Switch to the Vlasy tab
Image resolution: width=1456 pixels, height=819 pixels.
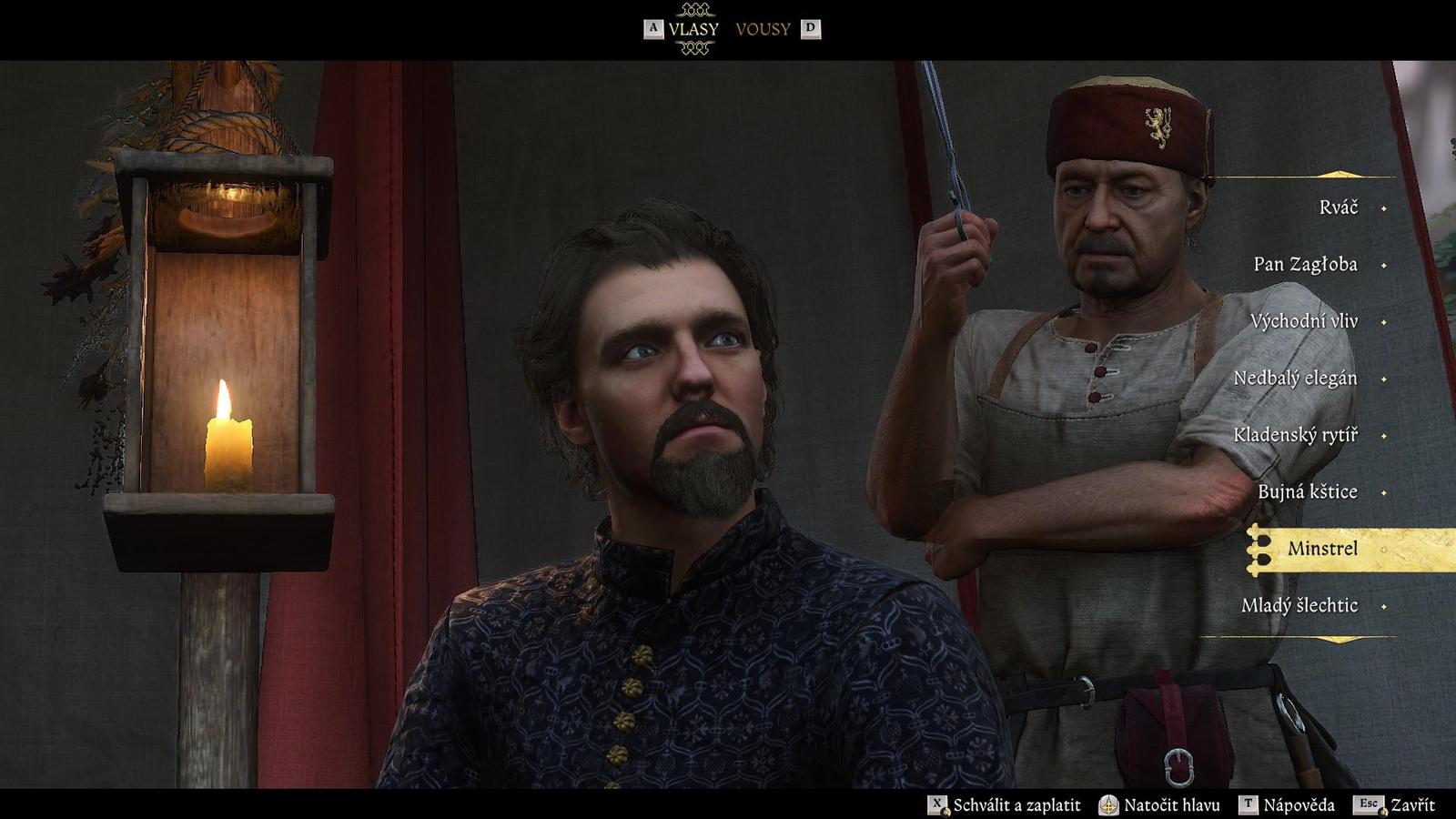coord(693,29)
